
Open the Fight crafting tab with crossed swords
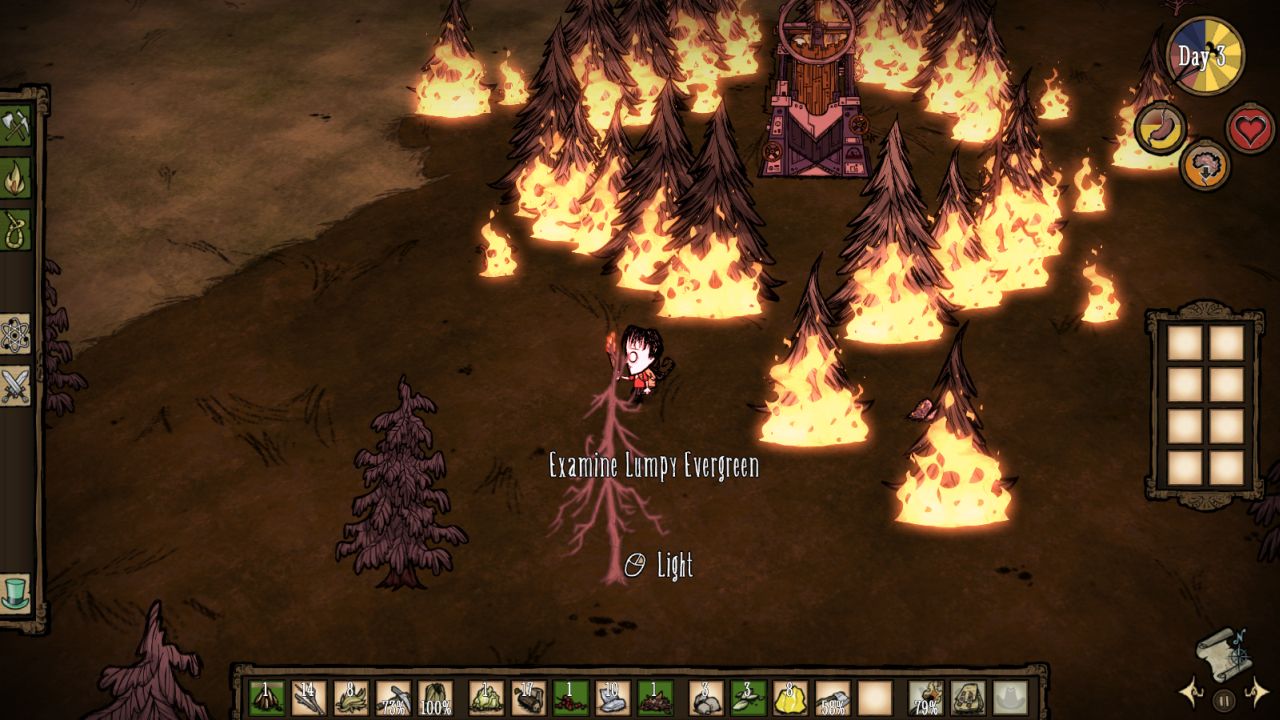click(15, 386)
